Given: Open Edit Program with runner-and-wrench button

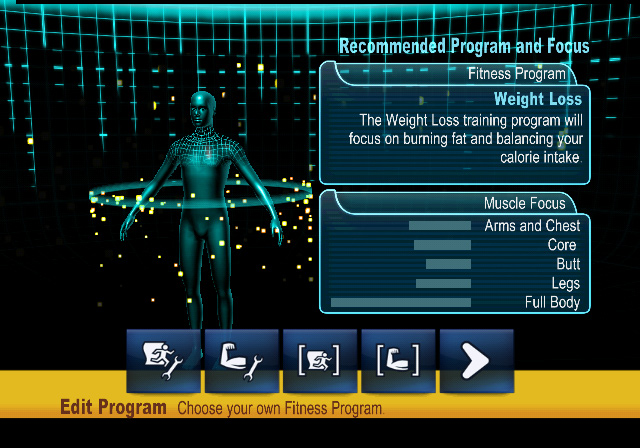Looking at the screenshot, I should click(163, 359).
